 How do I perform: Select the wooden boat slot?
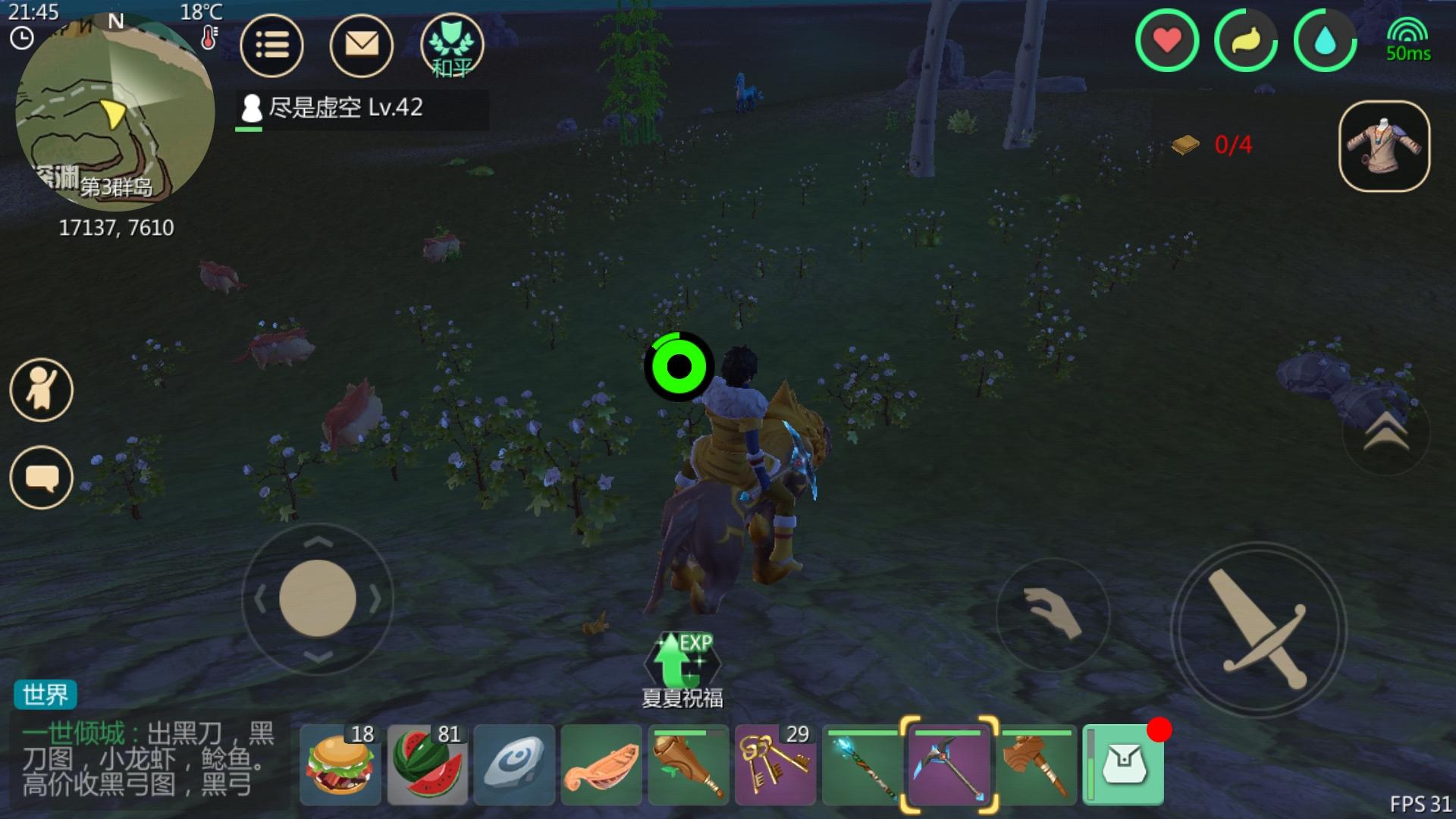(601, 765)
